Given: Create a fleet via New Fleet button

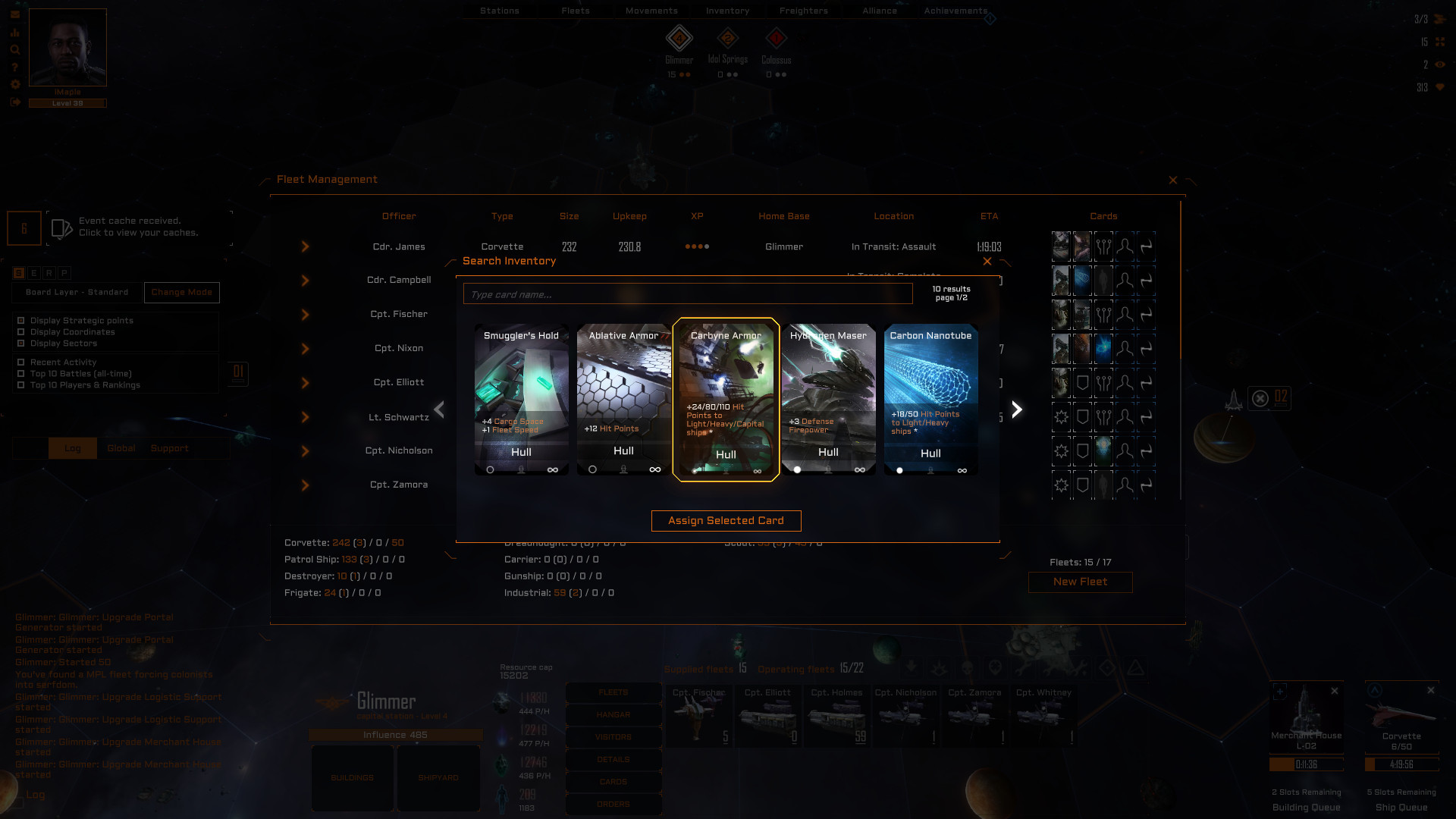Looking at the screenshot, I should click(1080, 582).
